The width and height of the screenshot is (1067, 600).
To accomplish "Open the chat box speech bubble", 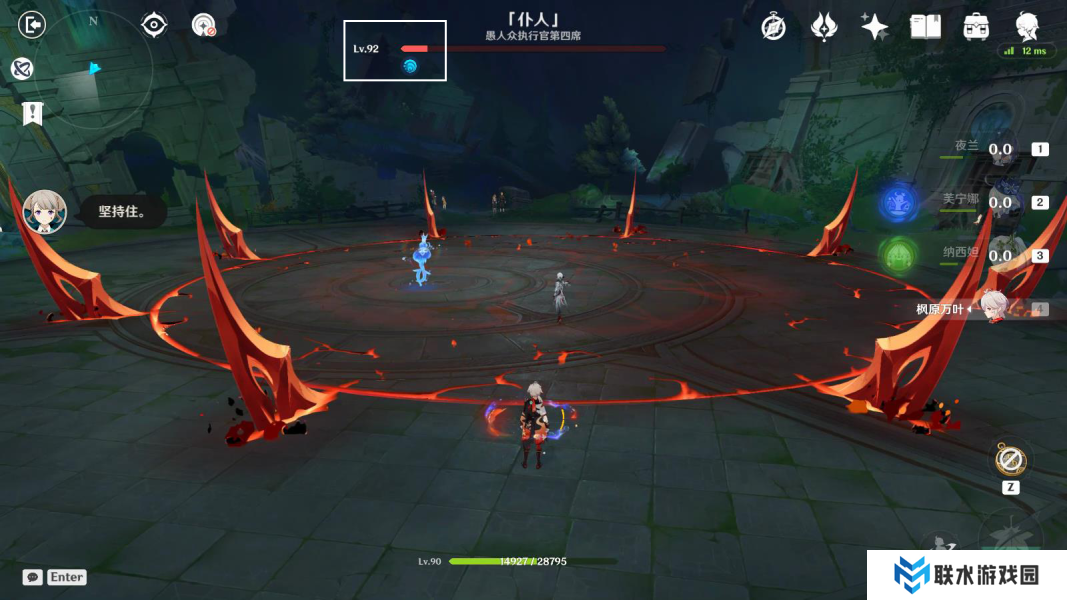I will click(x=33, y=577).
